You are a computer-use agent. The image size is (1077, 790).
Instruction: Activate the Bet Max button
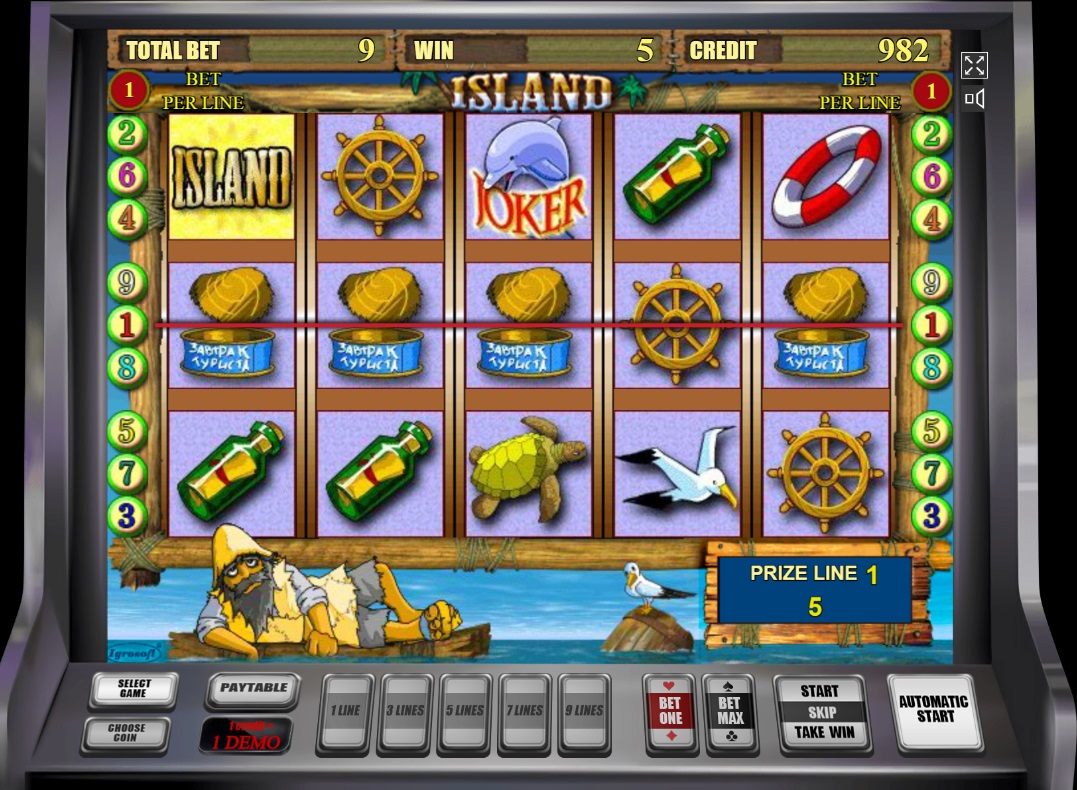[730, 712]
